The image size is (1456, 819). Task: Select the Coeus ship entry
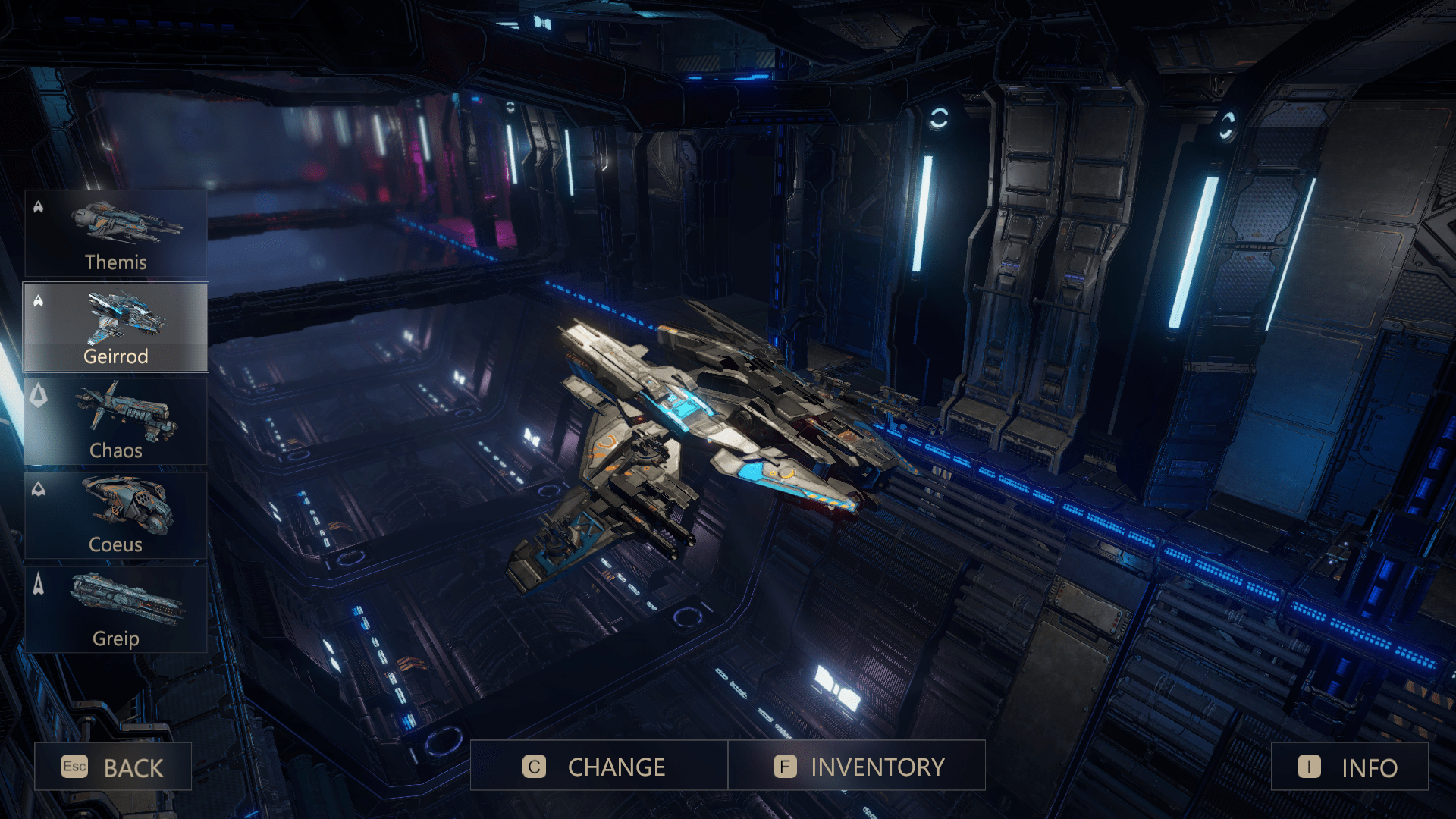(x=116, y=516)
